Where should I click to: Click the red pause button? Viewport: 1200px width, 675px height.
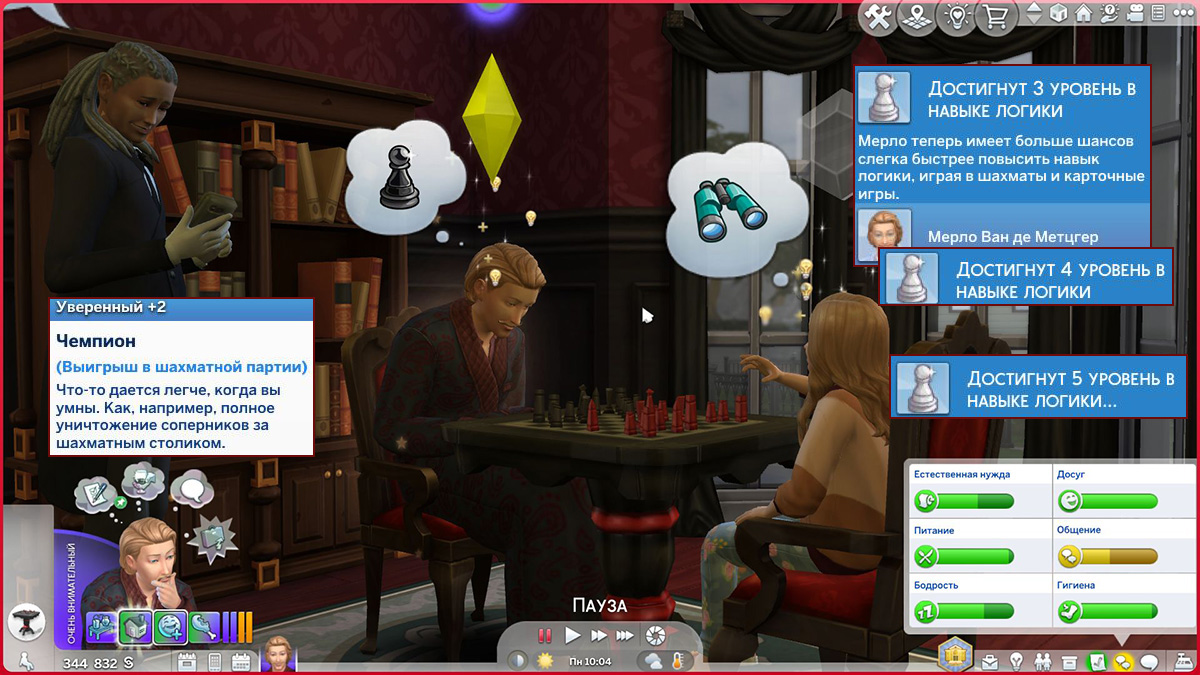[x=545, y=635]
